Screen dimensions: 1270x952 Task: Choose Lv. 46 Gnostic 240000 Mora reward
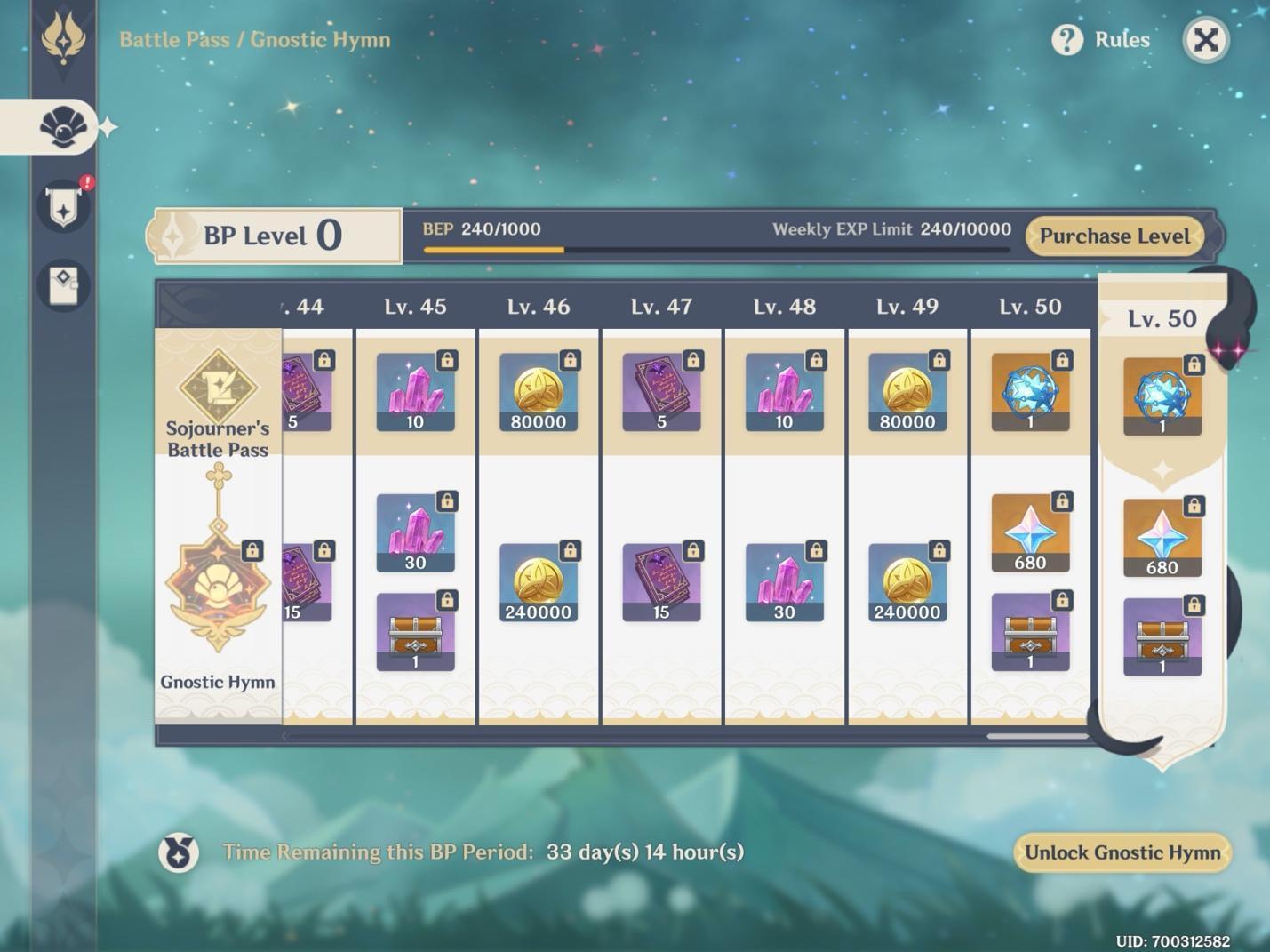538,582
